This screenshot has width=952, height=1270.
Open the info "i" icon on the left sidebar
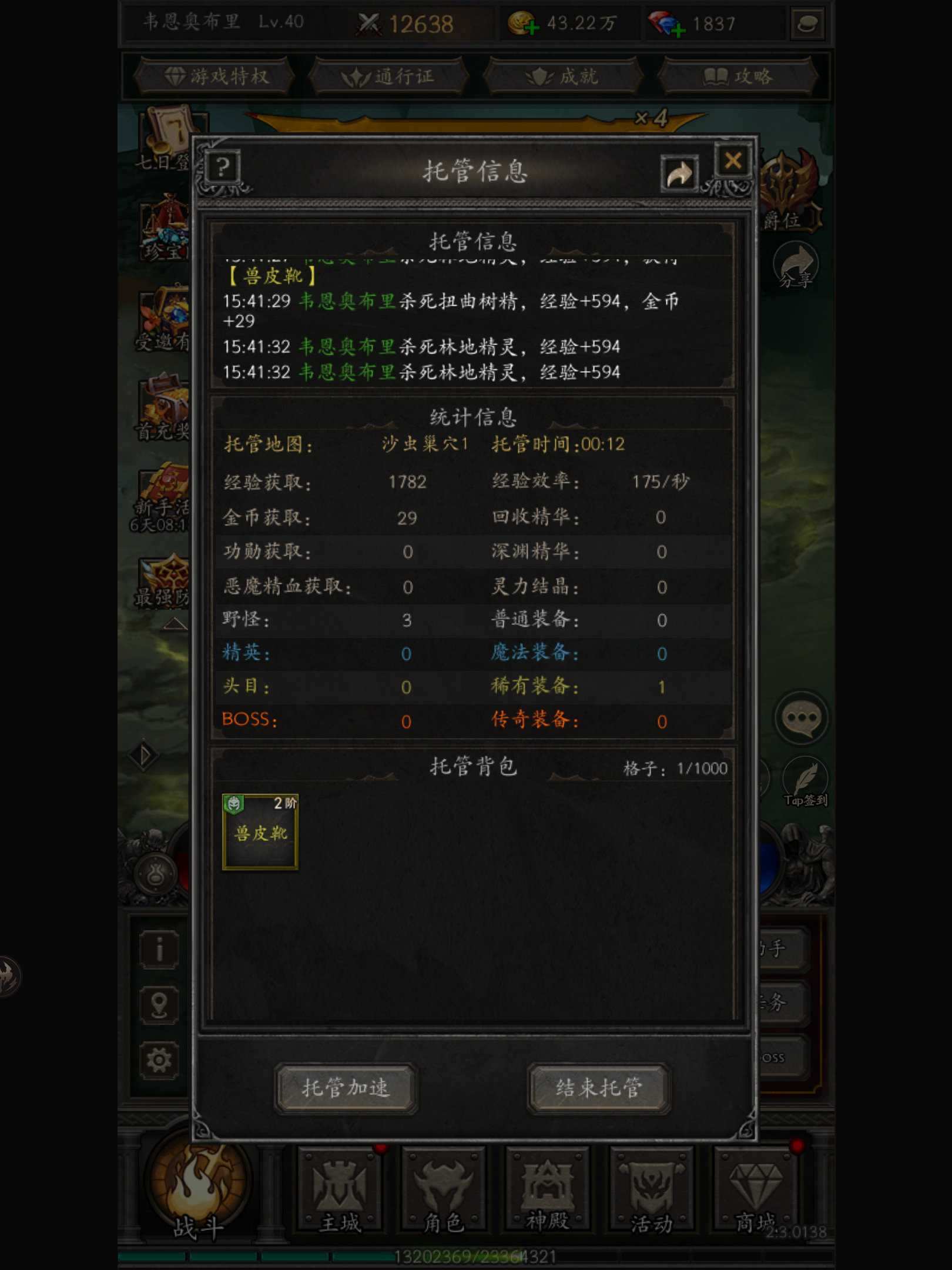point(159,950)
